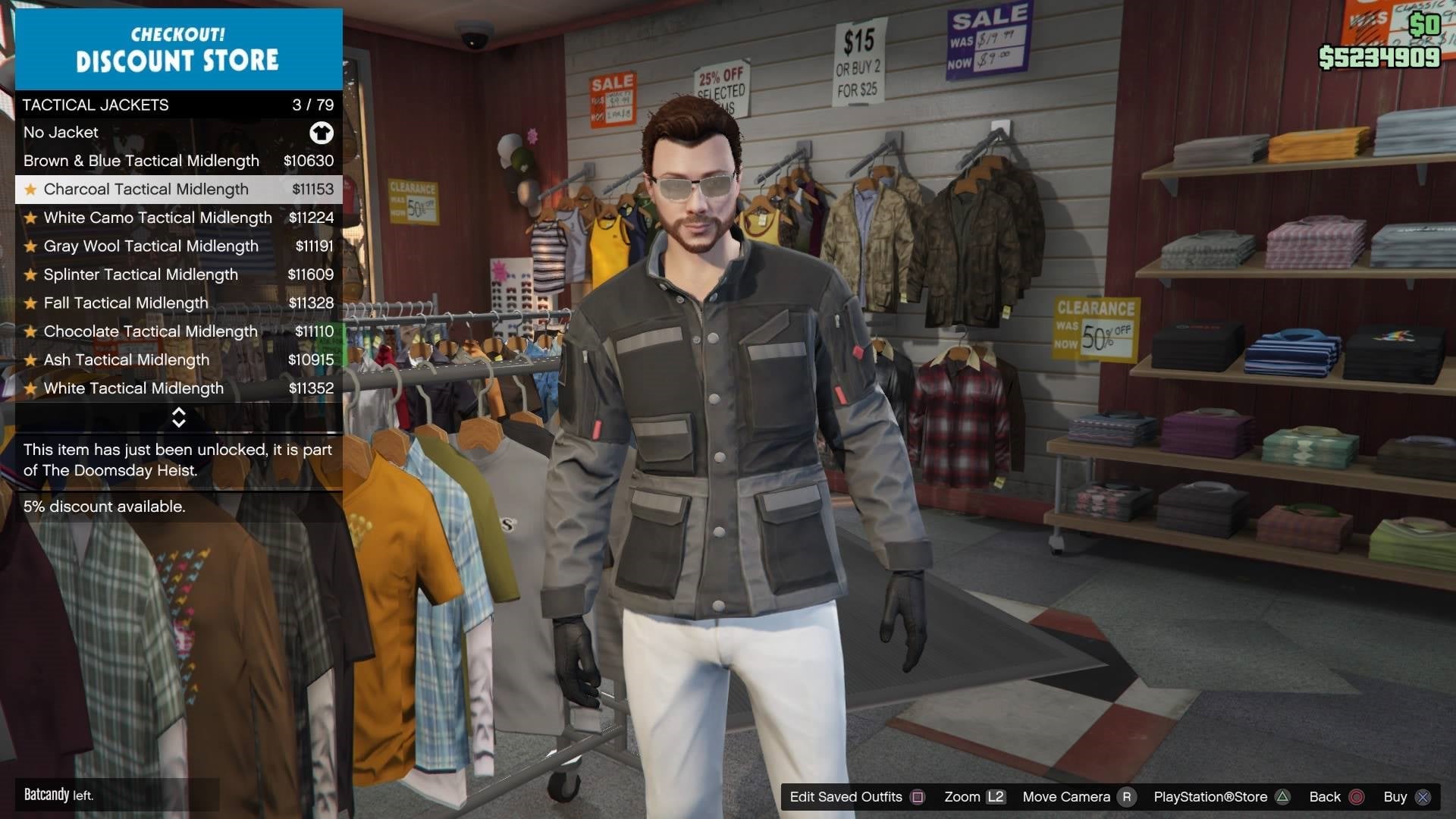Click the star beside White Camo Tactical Midlength
1456x819 pixels.
(x=30, y=218)
